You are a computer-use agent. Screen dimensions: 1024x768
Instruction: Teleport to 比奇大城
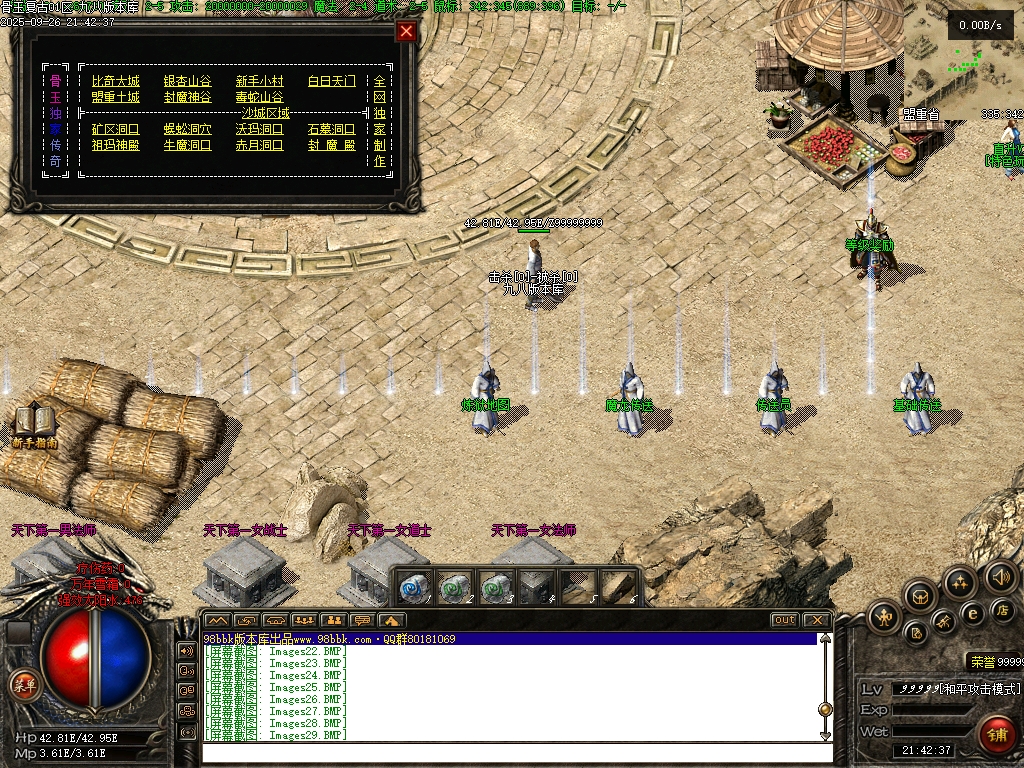tap(116, 81)
